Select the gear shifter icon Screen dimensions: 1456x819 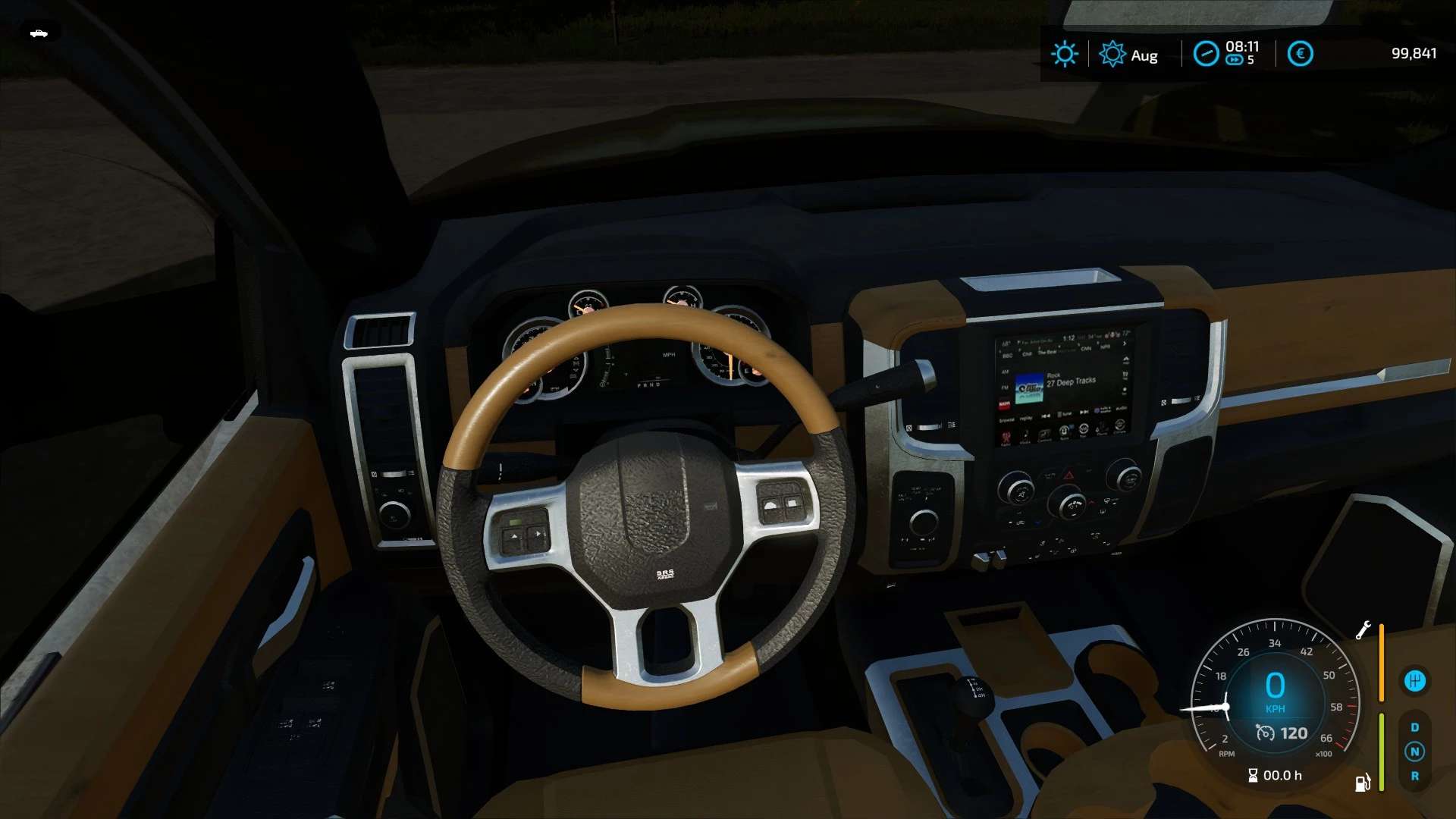(1414, 681)
